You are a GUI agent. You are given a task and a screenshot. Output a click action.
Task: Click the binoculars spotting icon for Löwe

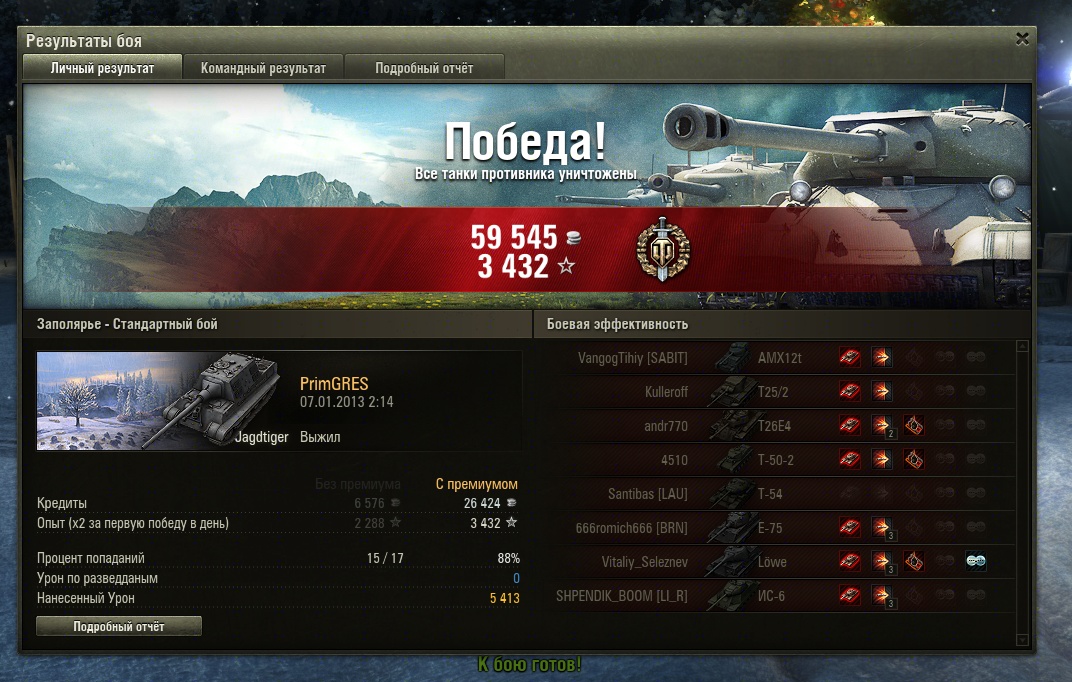point(976,562)
